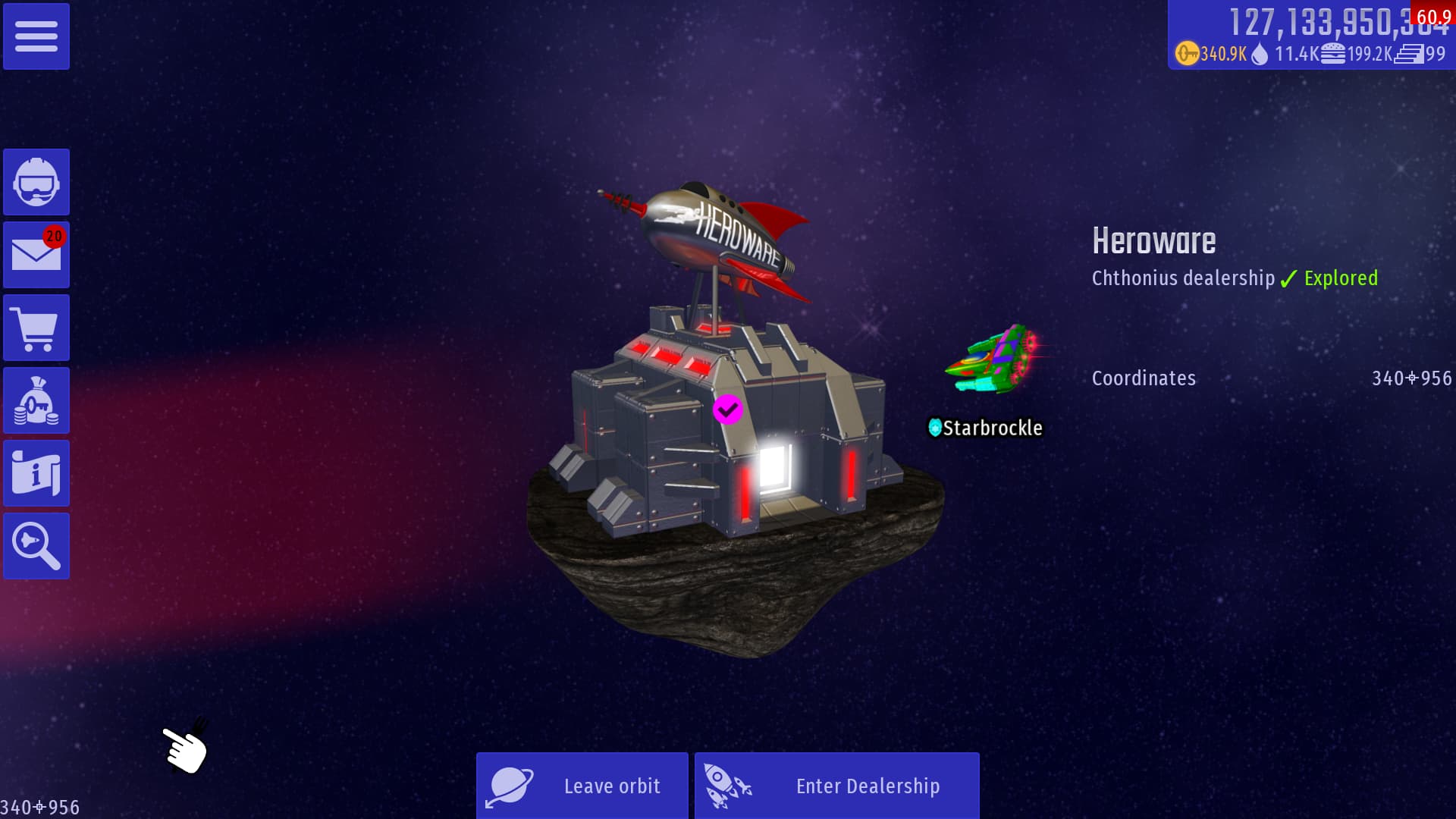Open the pilot helmet profile icon
1456x819 pixels.
(x=36, y=182)
